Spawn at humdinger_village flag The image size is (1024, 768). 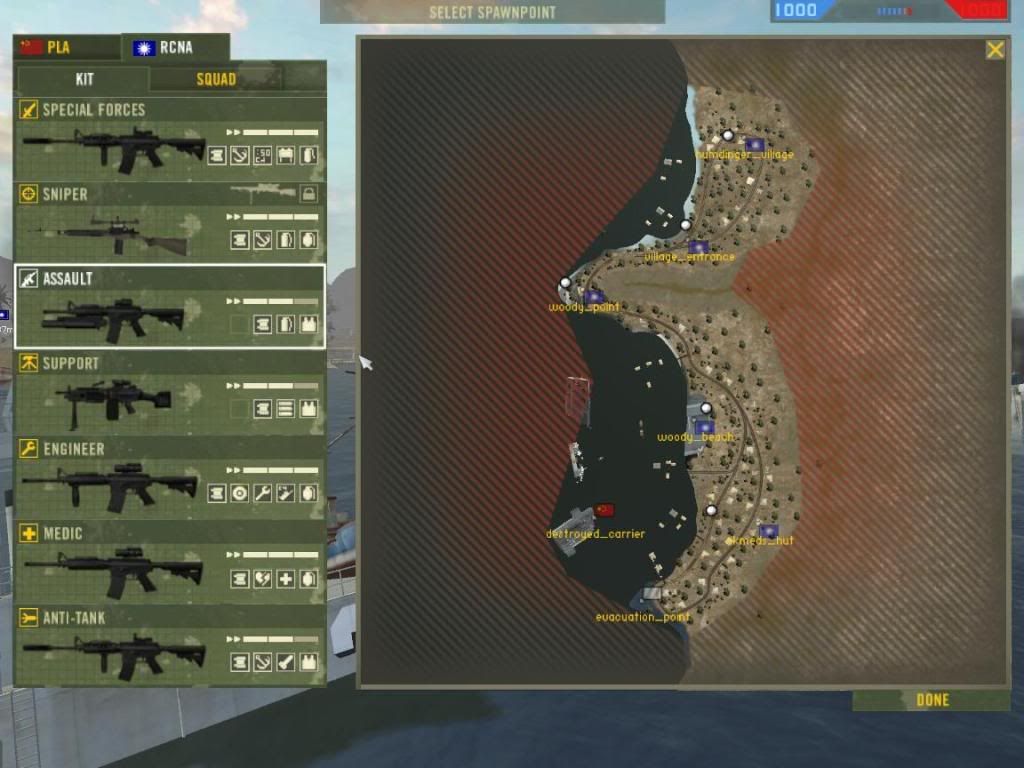pos(755,144)
